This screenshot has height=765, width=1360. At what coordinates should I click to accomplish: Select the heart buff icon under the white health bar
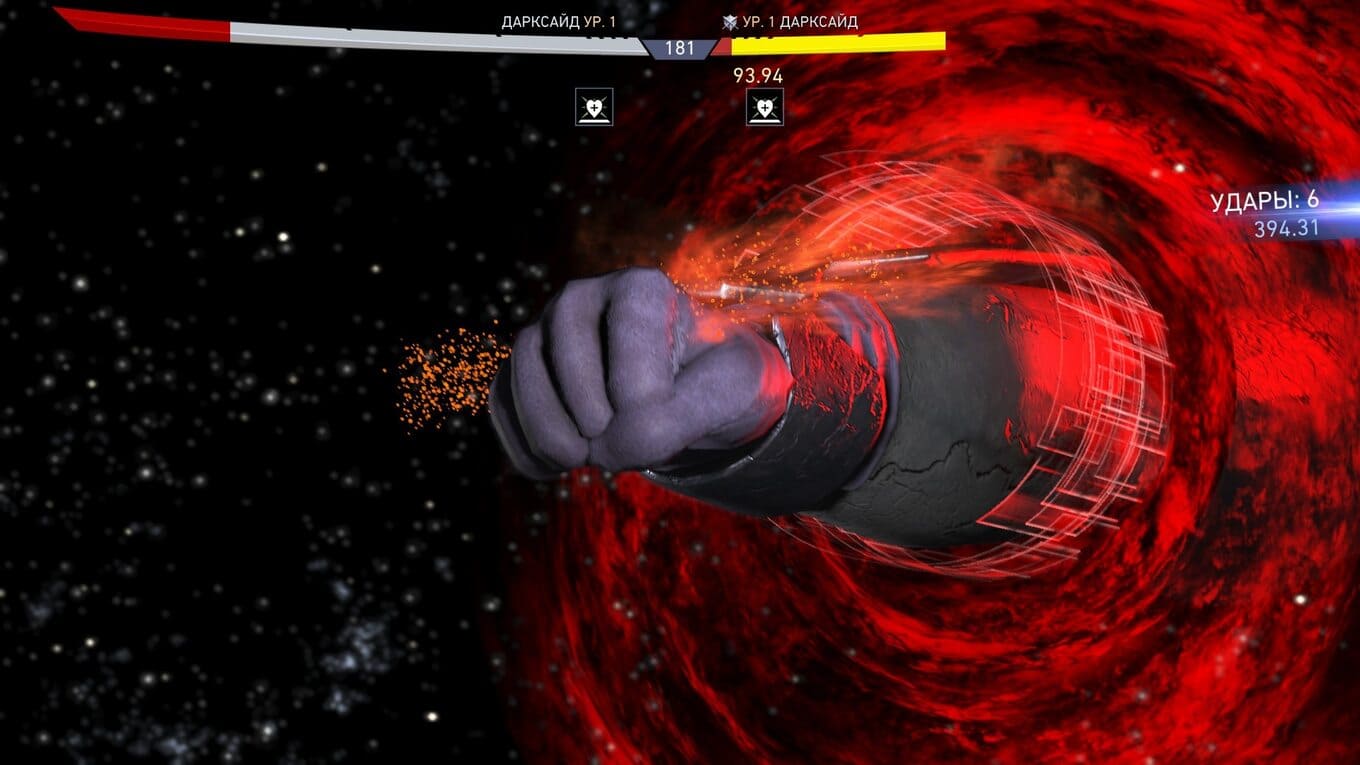coord(594,107)
